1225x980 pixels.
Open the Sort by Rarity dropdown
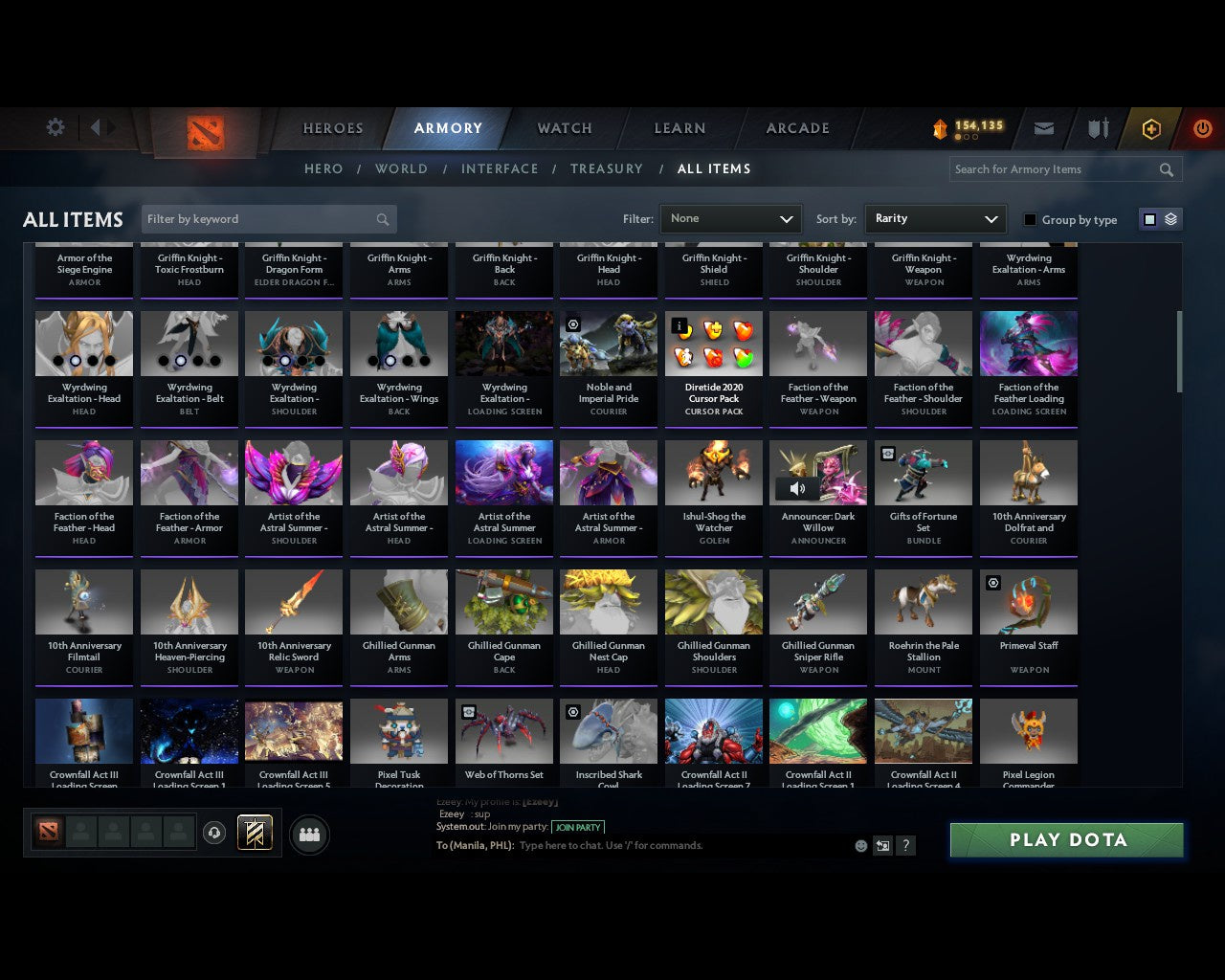[935, 218]
